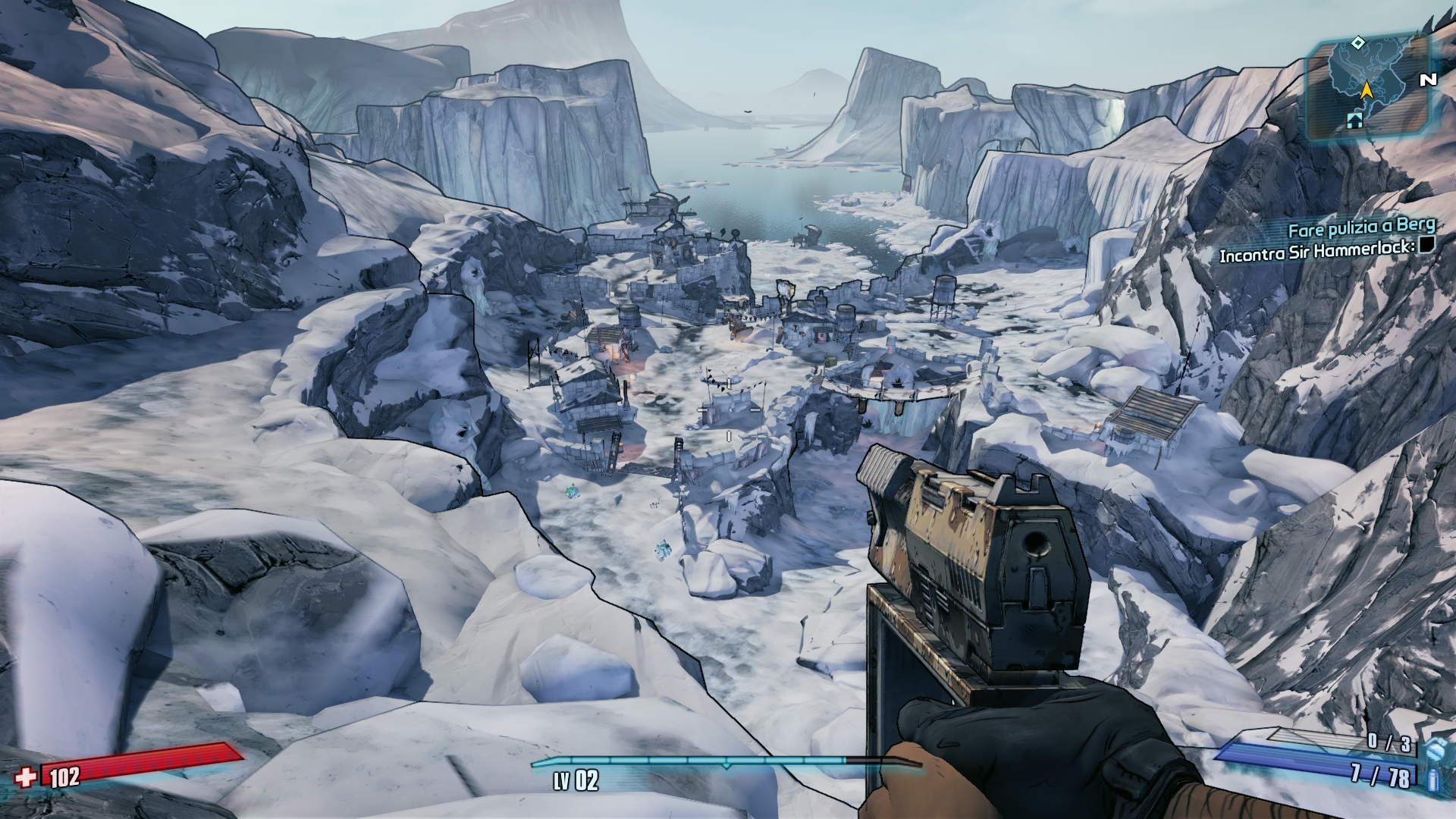Image resolution: width=1456 pixels, height=819 pixels.
Task: Click the compass N marker on the minimap
Action: pos(1429,80)
